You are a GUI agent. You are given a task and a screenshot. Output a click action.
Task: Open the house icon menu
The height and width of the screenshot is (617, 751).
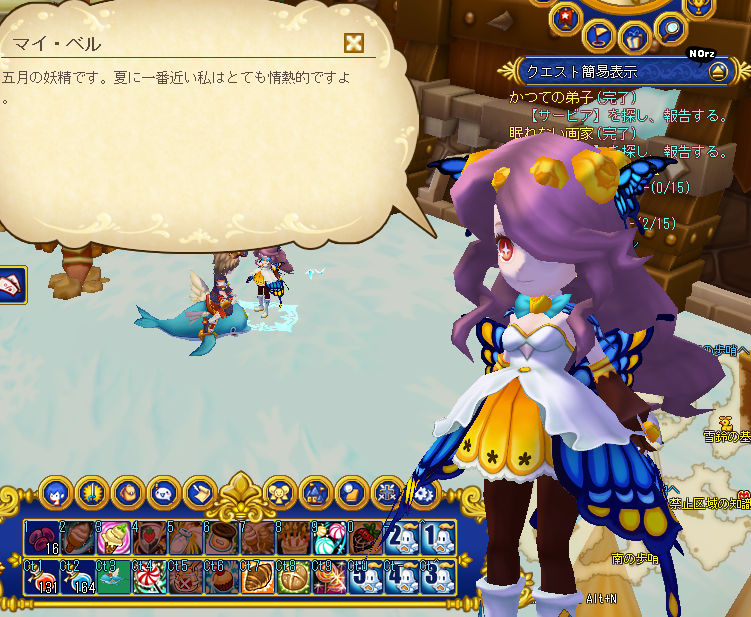(x=314, y=492)
